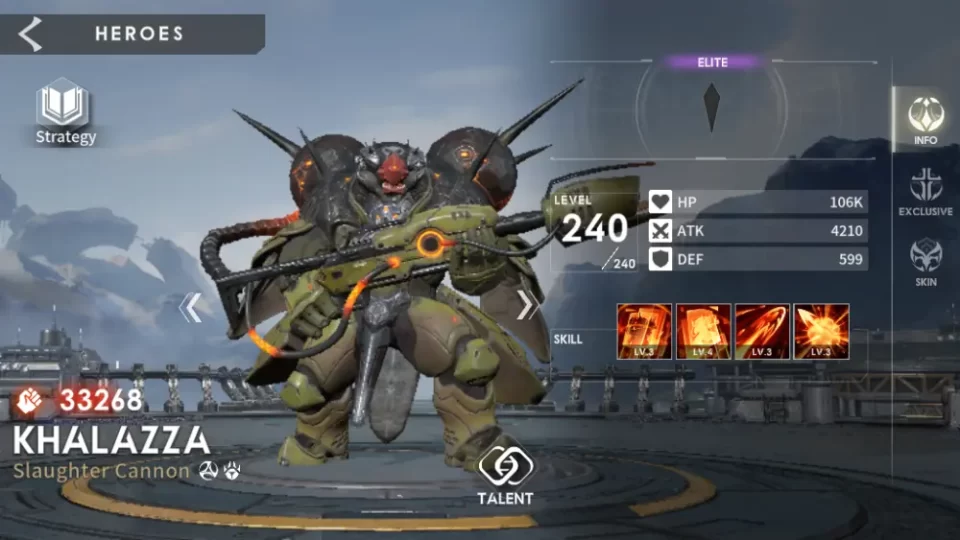Screen dimensions: 960x540
Task: Show the previous hero with left chevrons
Action: (x=190, y=307)
